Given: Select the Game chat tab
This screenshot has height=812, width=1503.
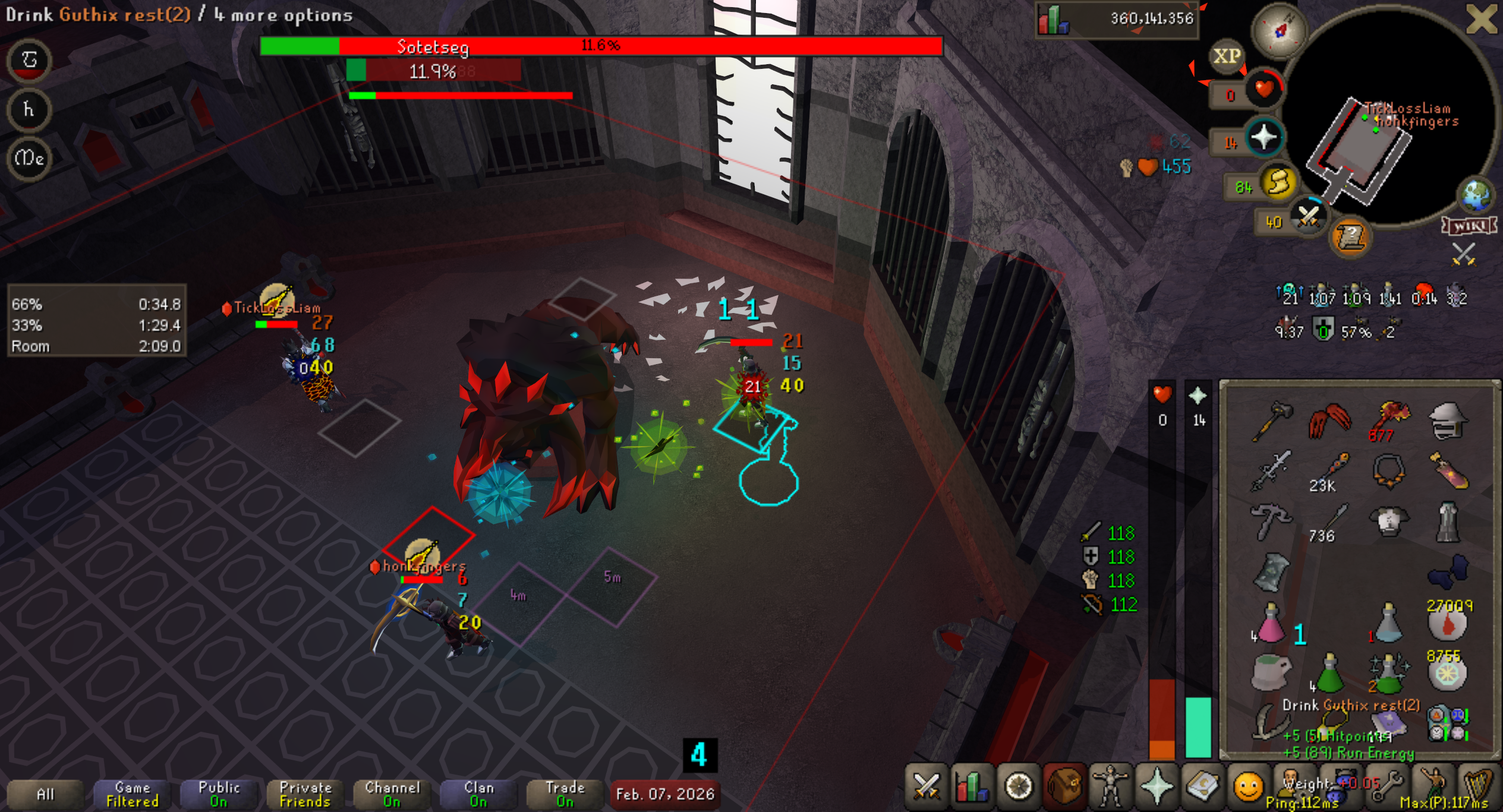Looking at the screenshot, I should 132,794.
